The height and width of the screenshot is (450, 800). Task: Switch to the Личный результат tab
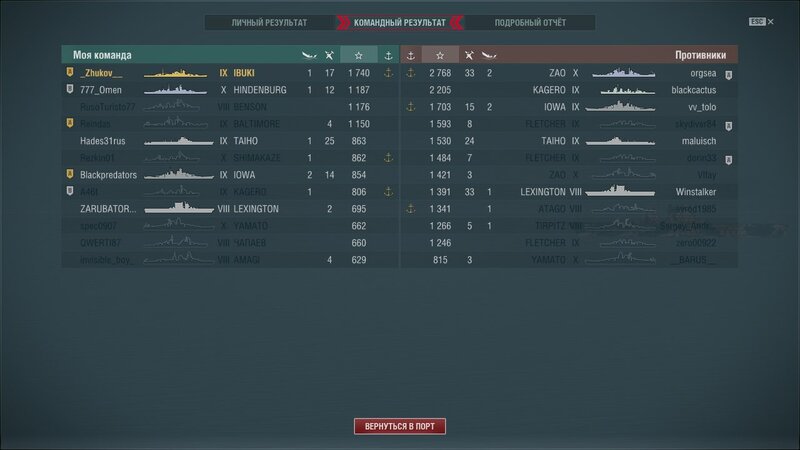click(x=270, y=22)
